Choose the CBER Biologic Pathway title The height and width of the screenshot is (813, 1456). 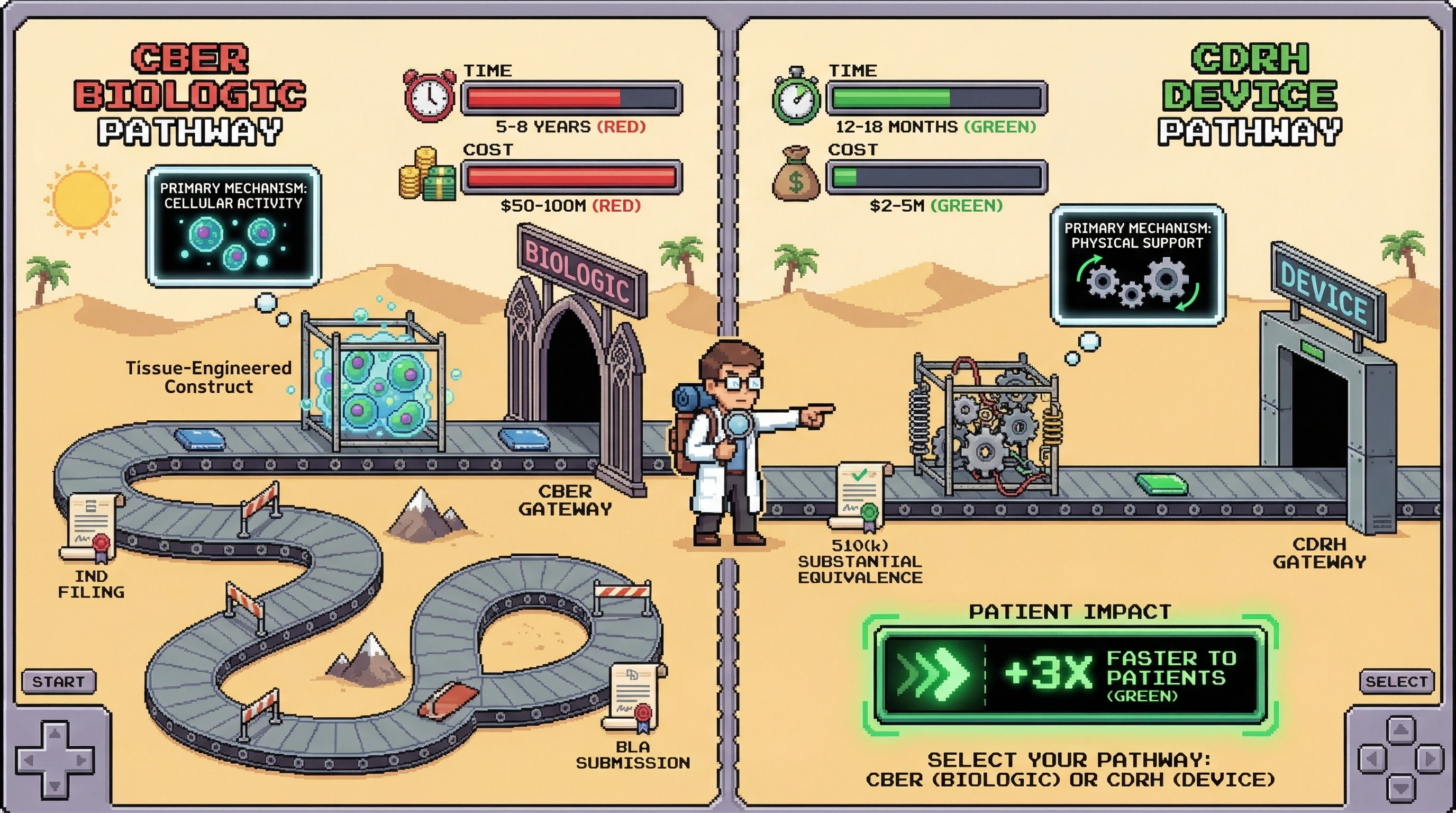190,94
